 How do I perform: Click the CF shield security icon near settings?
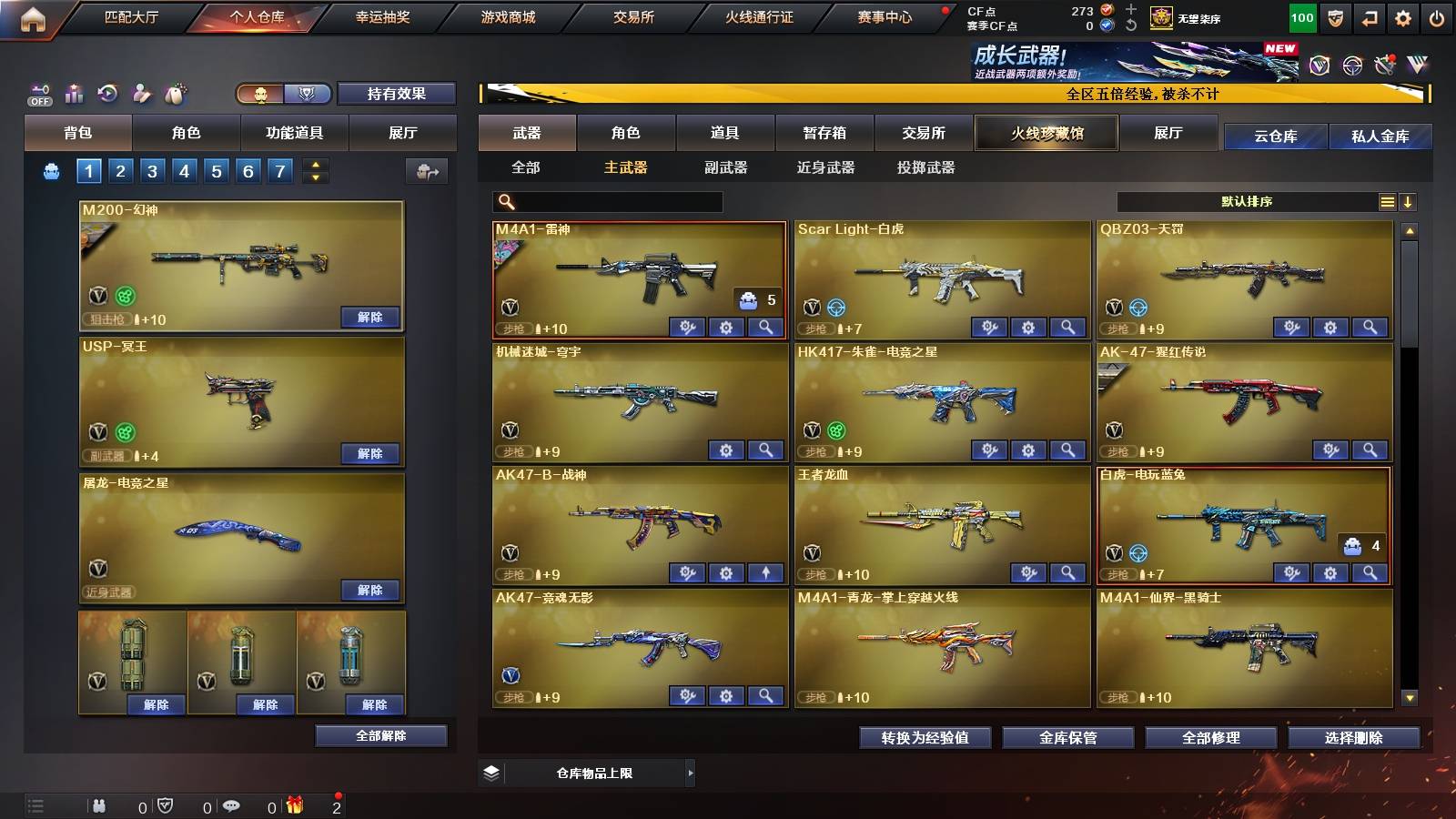pyautogui.click(x=1335, y=17)
